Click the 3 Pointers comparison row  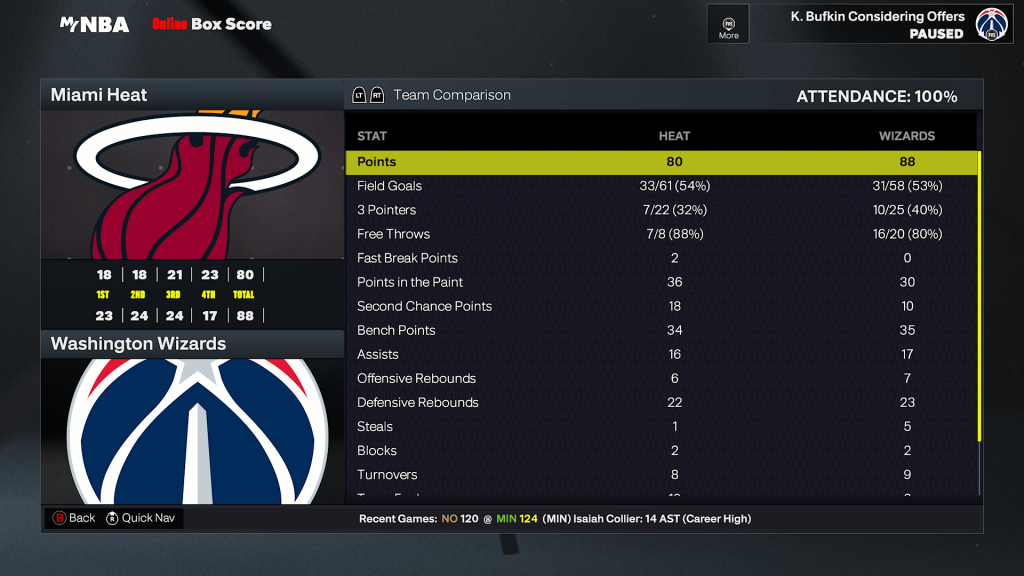pyautogui.click(x=661, y=210)
